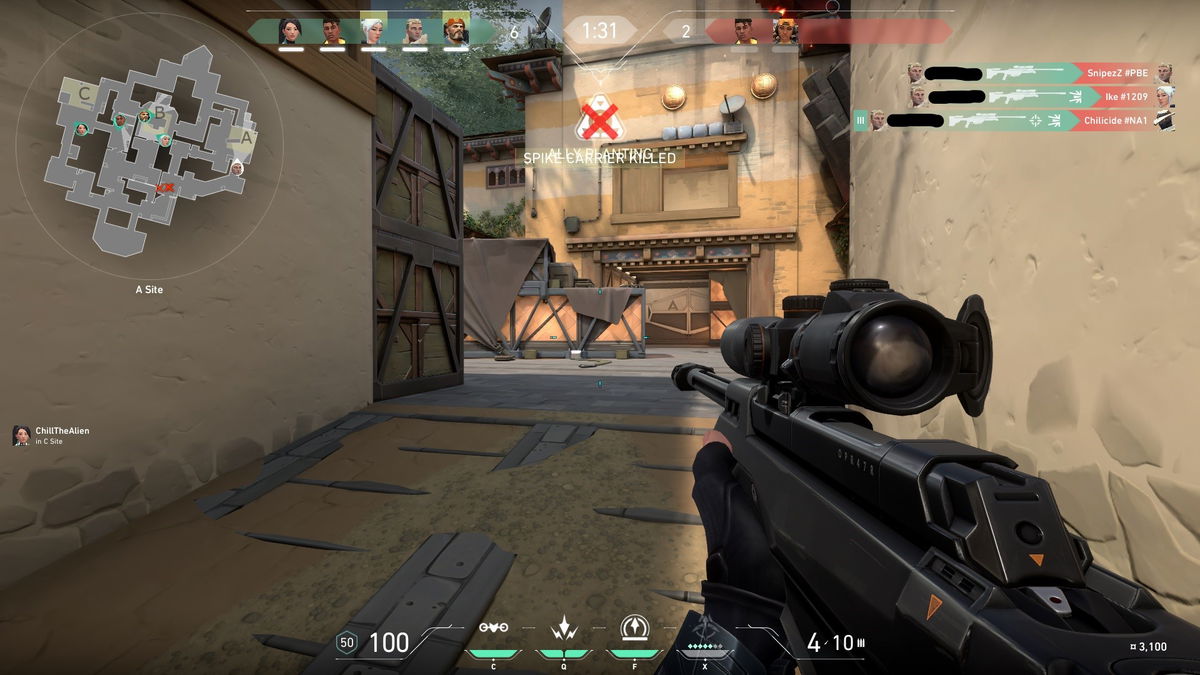Image resolution: width=1200 pixels, height=675 pixels.
Task: Click the white player agent icon on the minimap
Action: click(x=236, y=168)
